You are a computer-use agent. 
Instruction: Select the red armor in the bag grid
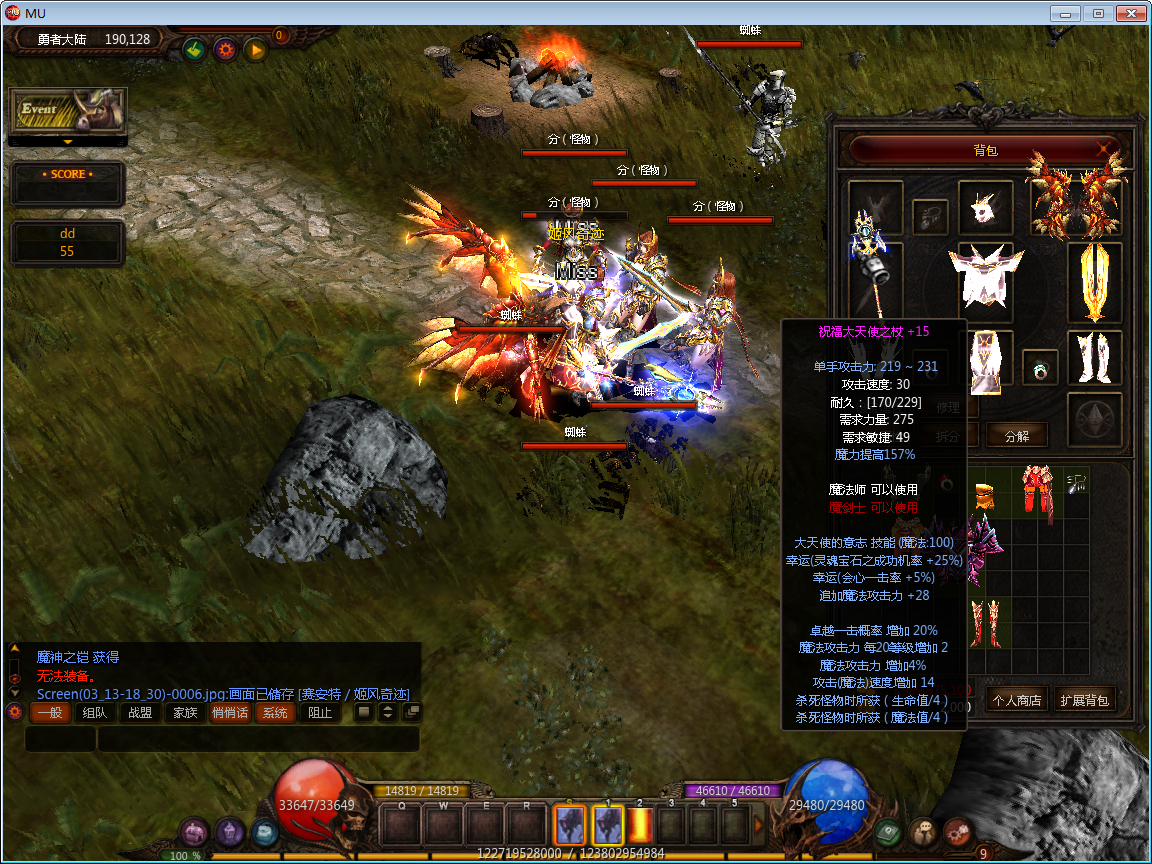click(1035, 492)
